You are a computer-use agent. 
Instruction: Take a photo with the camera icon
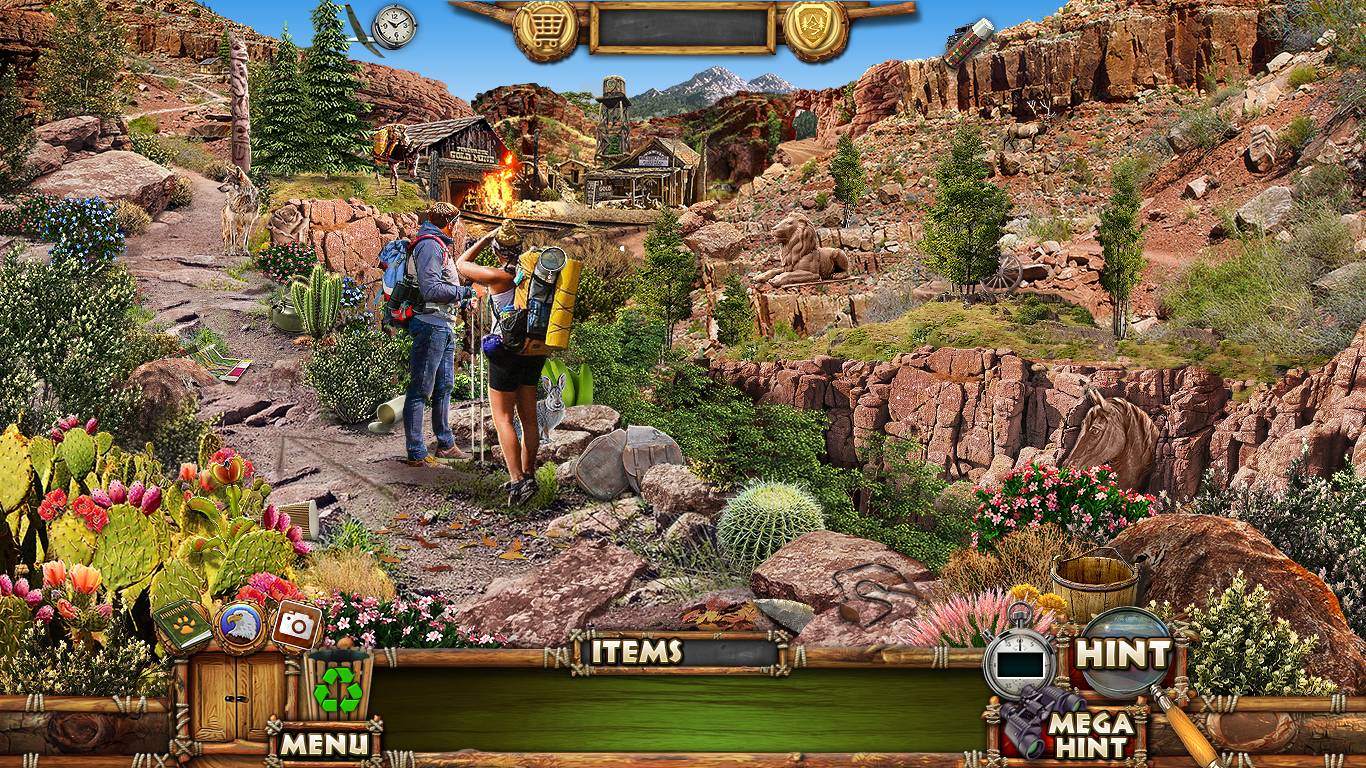(297, 625)
